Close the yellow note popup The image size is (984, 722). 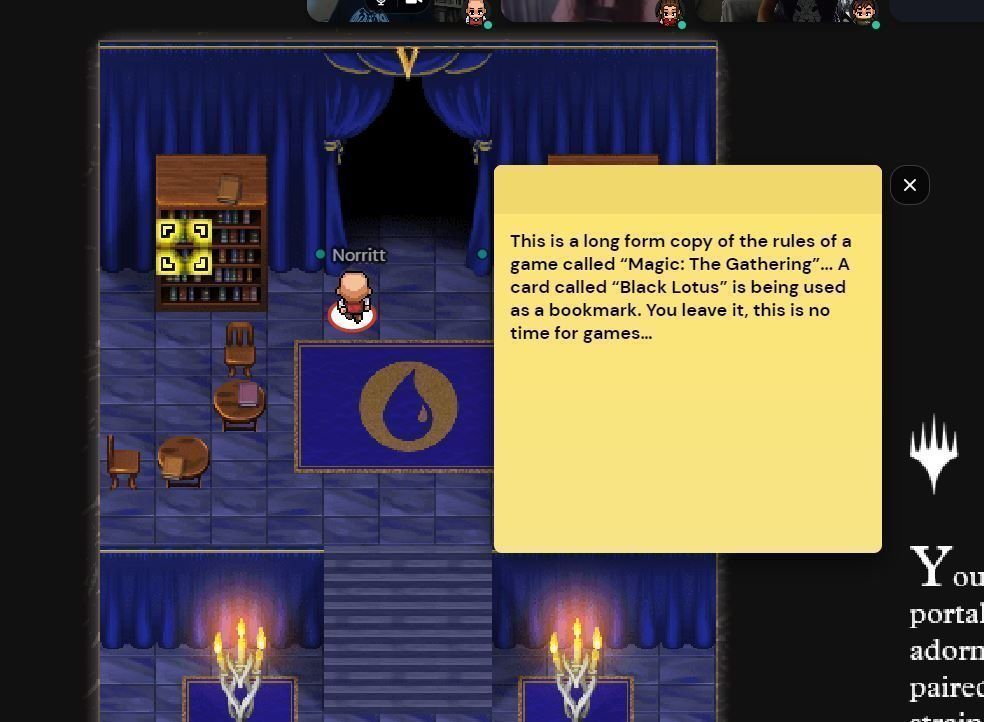coord(909,185)
